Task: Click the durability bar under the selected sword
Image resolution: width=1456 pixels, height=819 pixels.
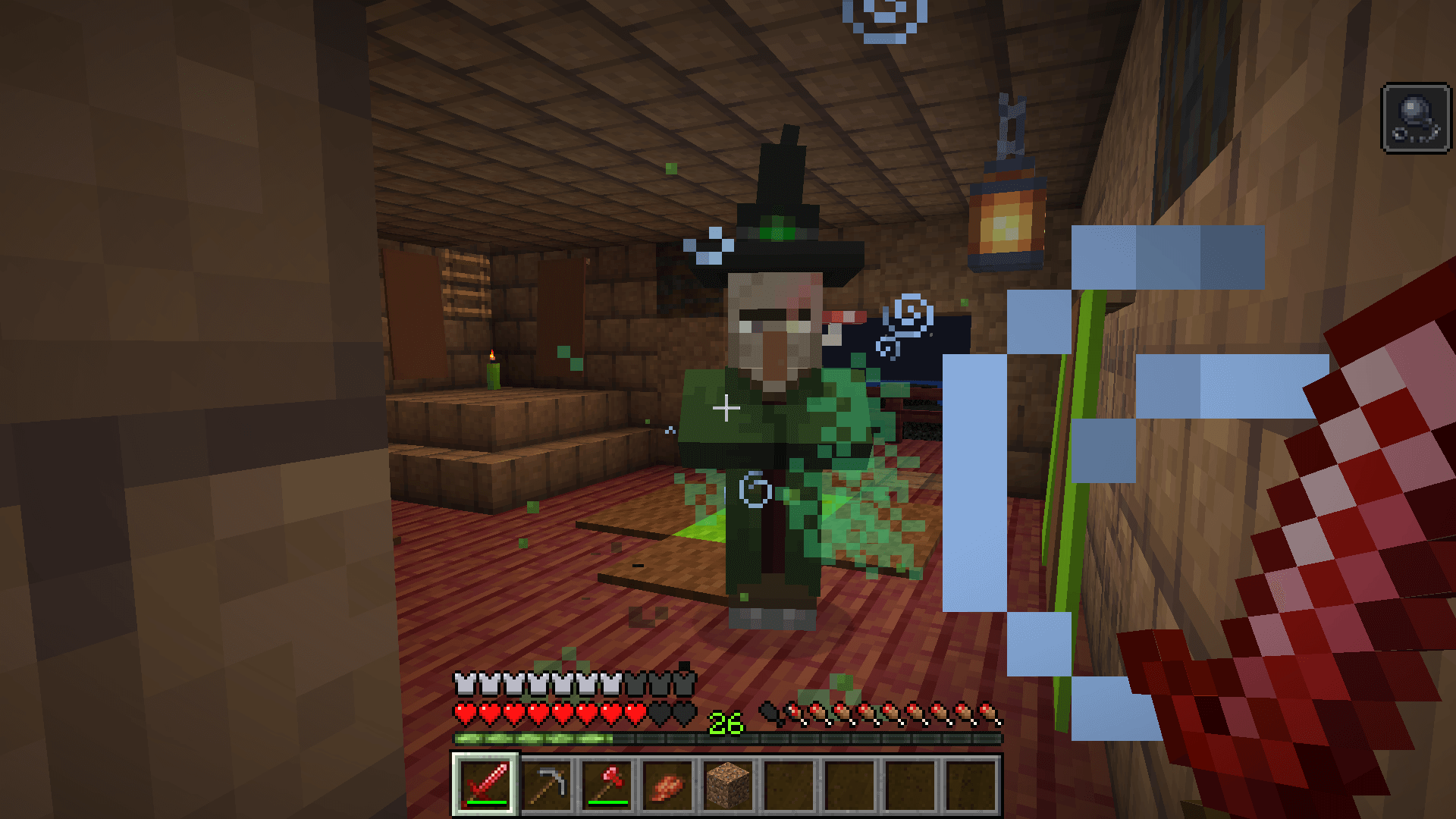Action: [x=485, y=802]
